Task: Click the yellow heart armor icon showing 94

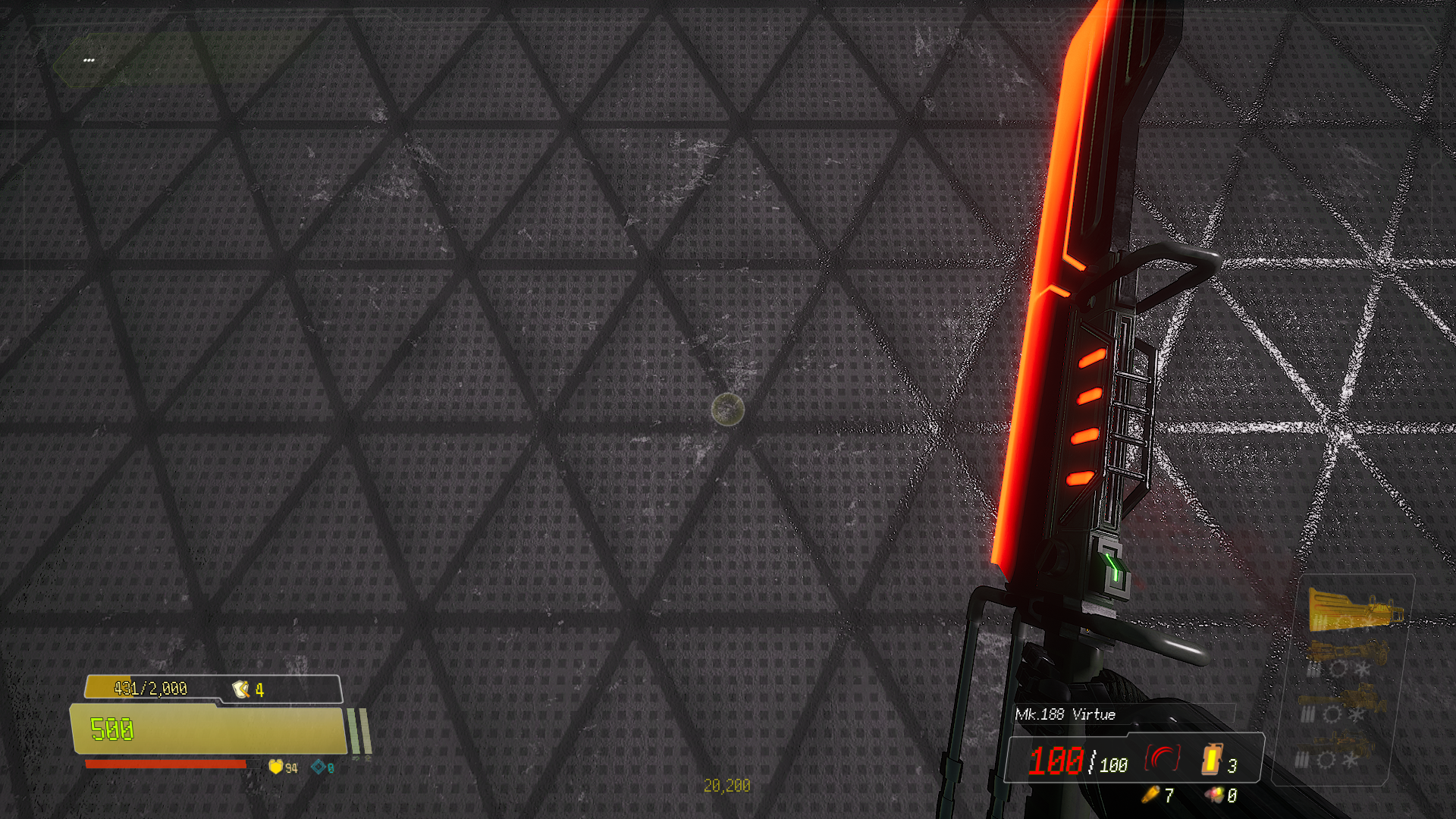Action: point(275,767)
